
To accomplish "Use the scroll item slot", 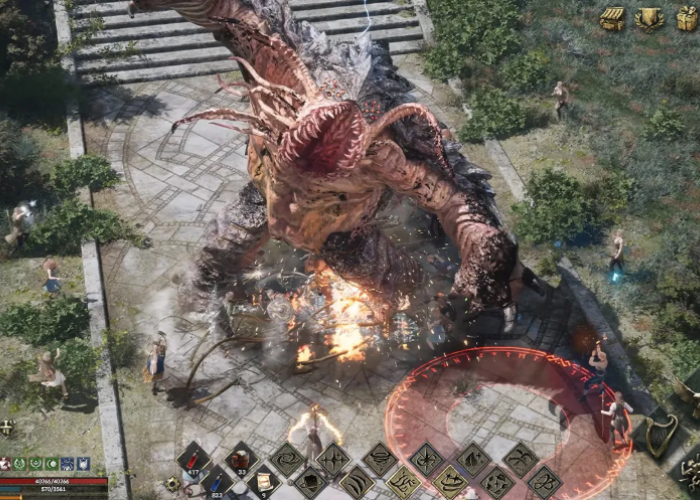I will (264, 483).
